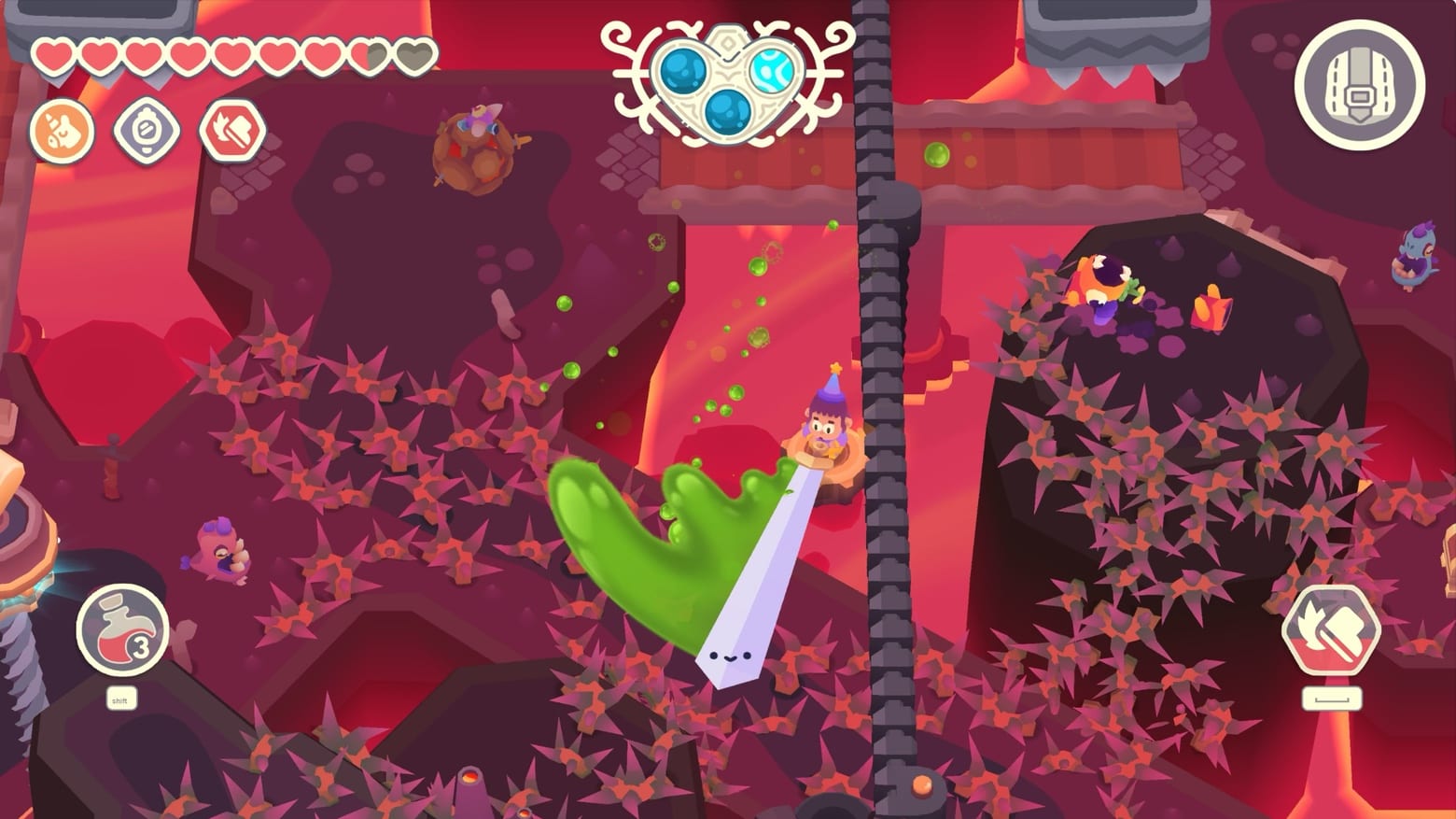This screenshot has width=1456, height=819.
Task: Click the blue bird at the right edge
Action: coord(1415,257)
